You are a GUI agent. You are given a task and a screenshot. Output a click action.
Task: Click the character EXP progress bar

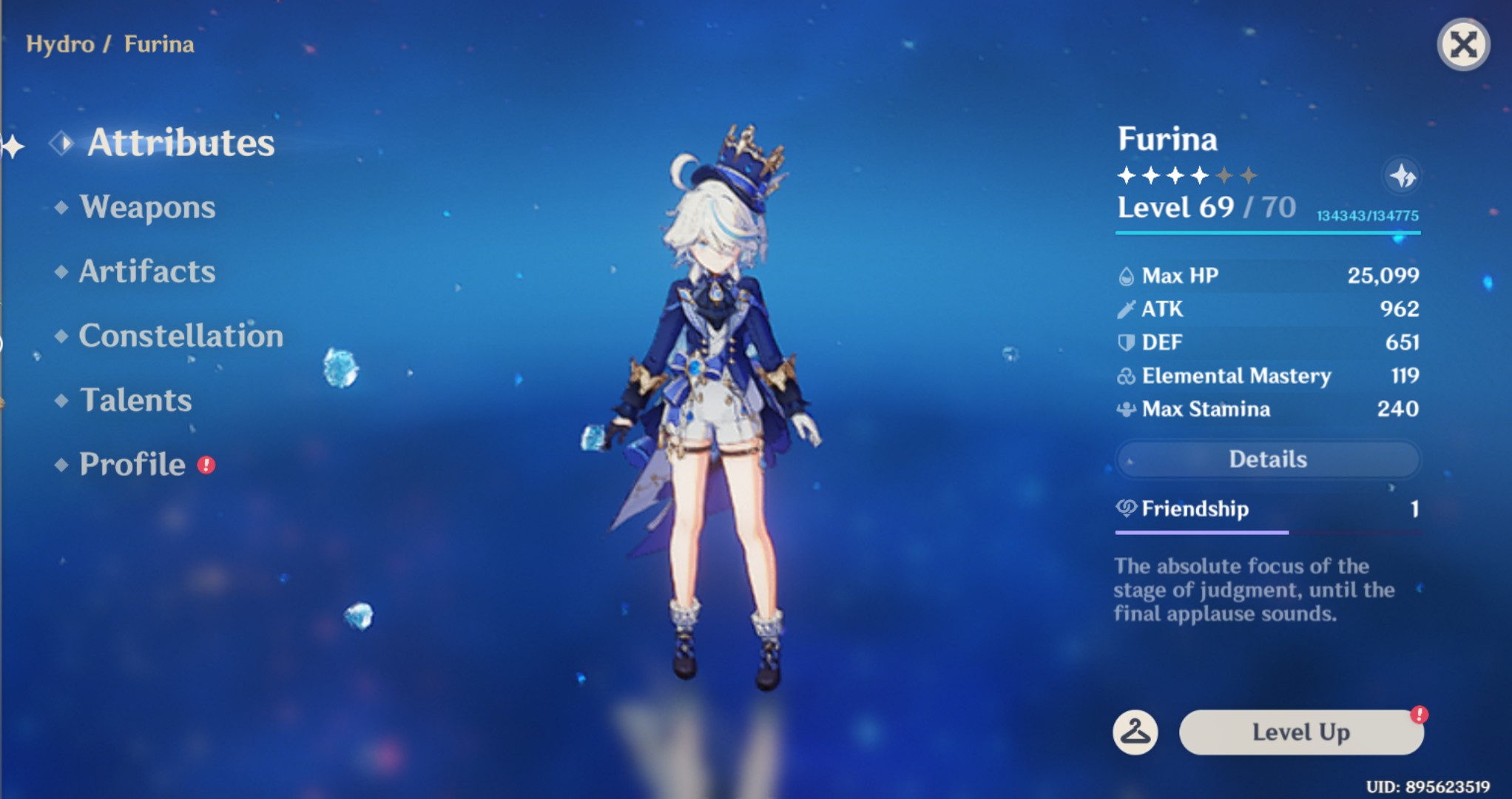[x=1266, y=232]
